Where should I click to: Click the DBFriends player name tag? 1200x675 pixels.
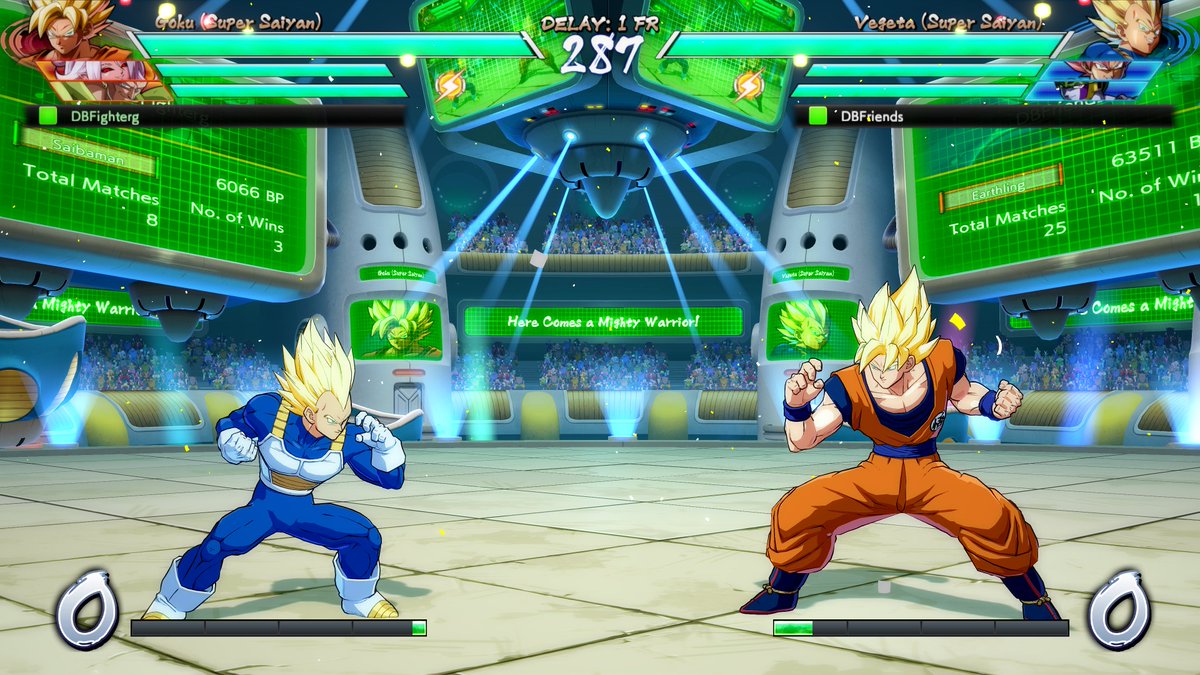click(871, 116)
